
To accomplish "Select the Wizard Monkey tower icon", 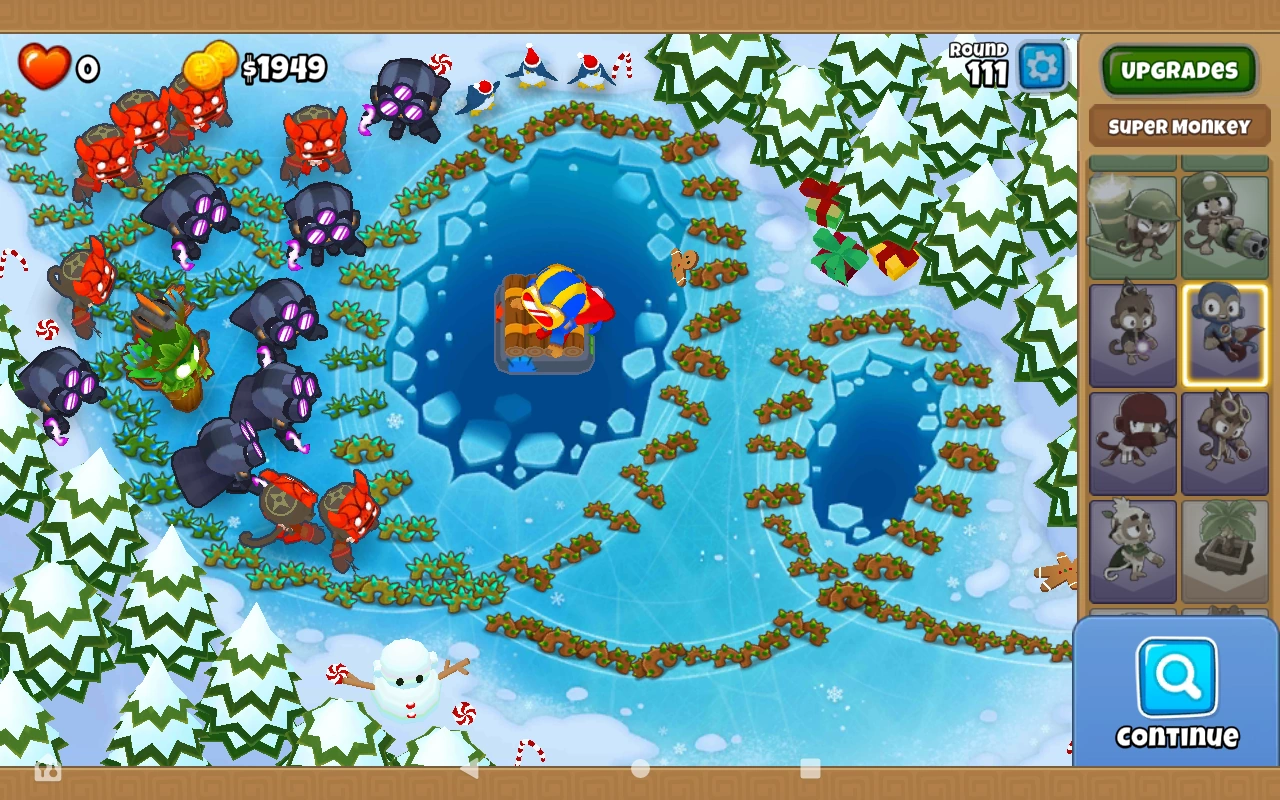I will 1133,334.
